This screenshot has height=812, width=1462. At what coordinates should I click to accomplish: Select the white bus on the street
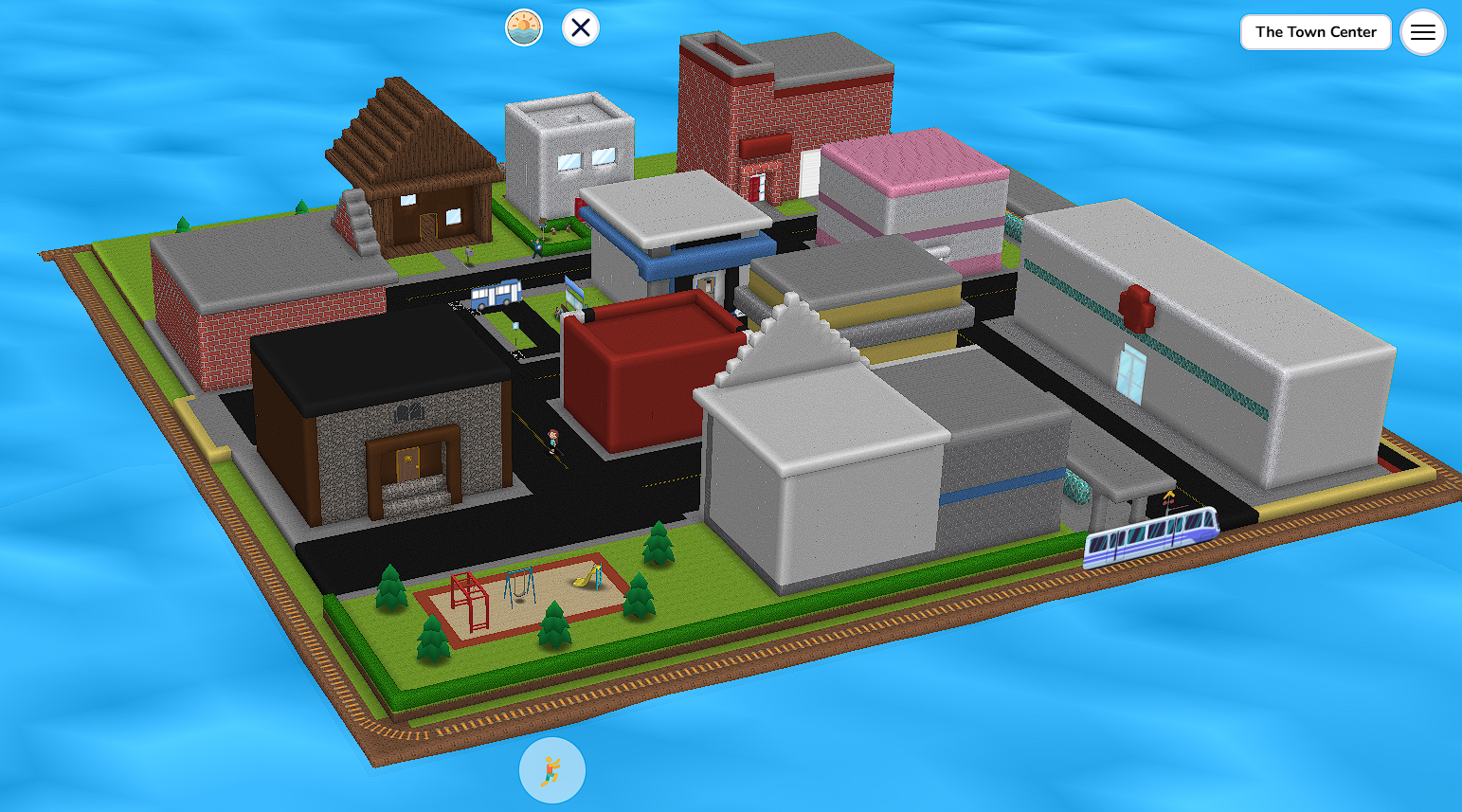pos(496,296)
